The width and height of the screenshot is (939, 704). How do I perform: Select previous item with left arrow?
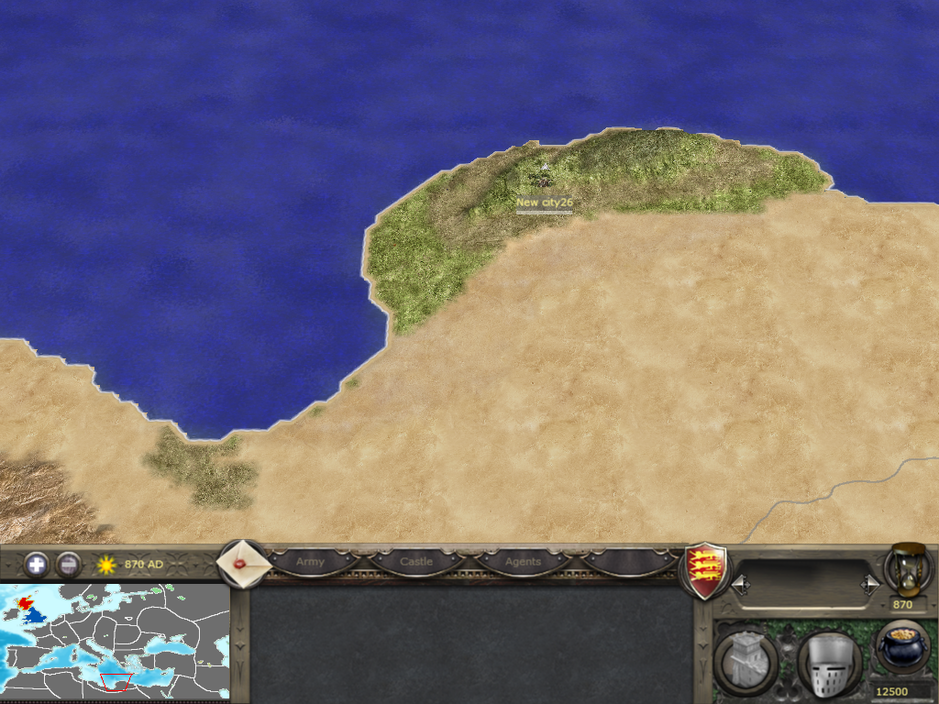[x=741, y=583]
